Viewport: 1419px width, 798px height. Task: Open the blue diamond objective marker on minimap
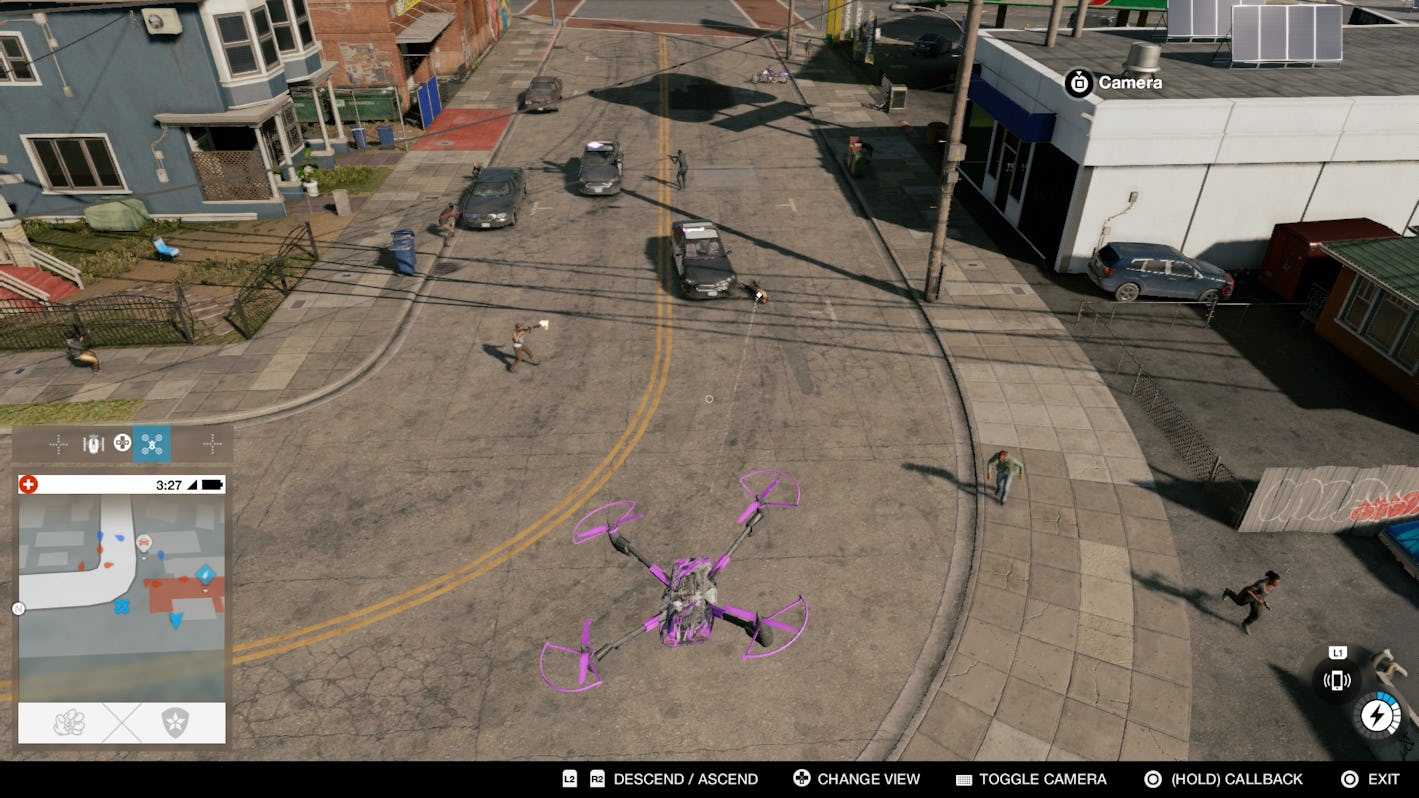point(205,573)
